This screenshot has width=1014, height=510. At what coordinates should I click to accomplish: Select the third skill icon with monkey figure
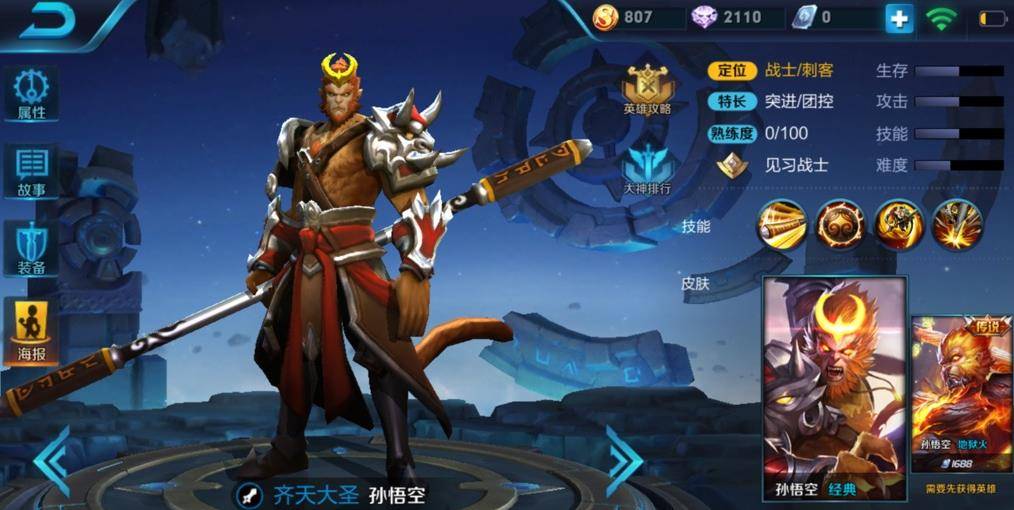click(899, 224)
